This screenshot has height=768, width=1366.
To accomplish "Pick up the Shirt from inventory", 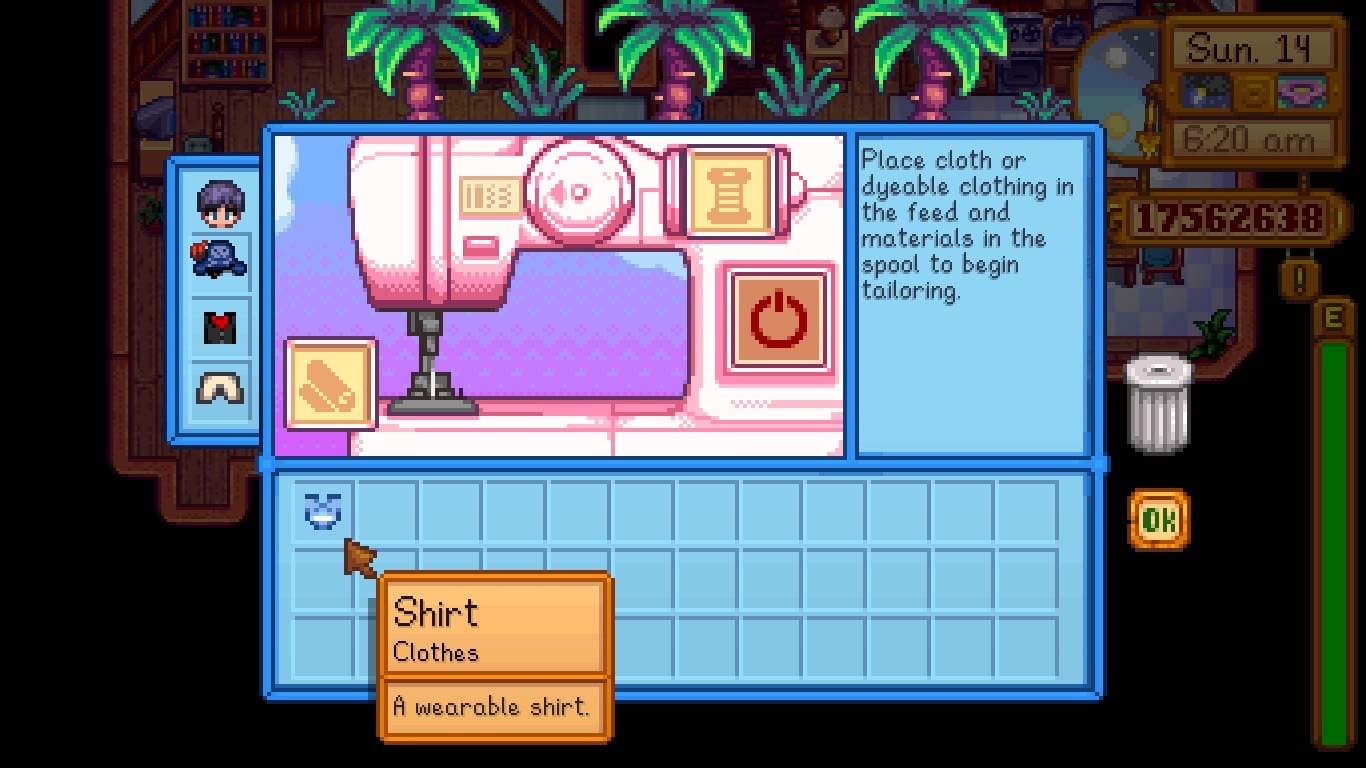I will coord(323,510).
